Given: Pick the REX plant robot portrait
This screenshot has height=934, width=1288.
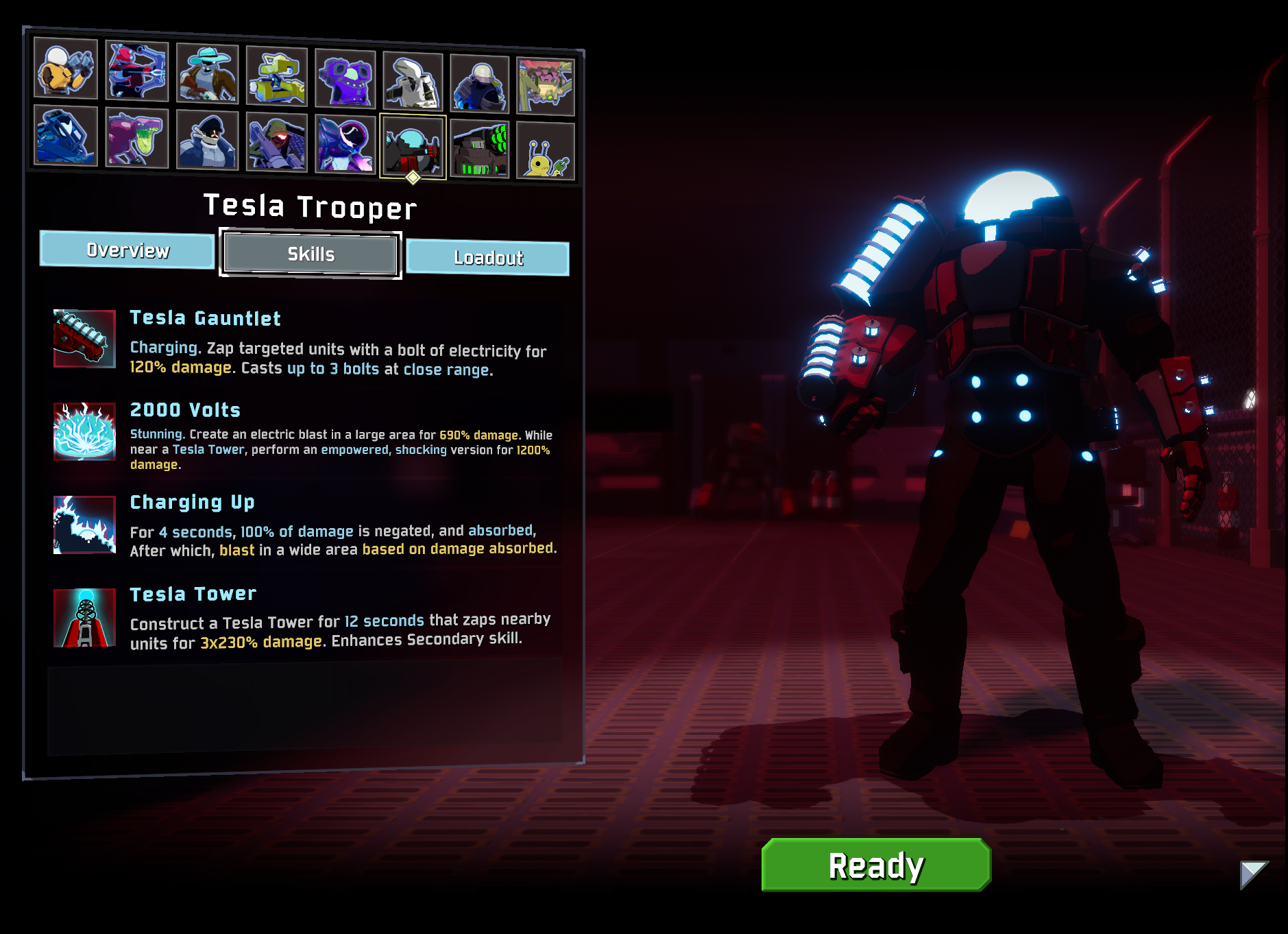Looking at the screenshot, I should pyautogui.click(x=545, y=87).
